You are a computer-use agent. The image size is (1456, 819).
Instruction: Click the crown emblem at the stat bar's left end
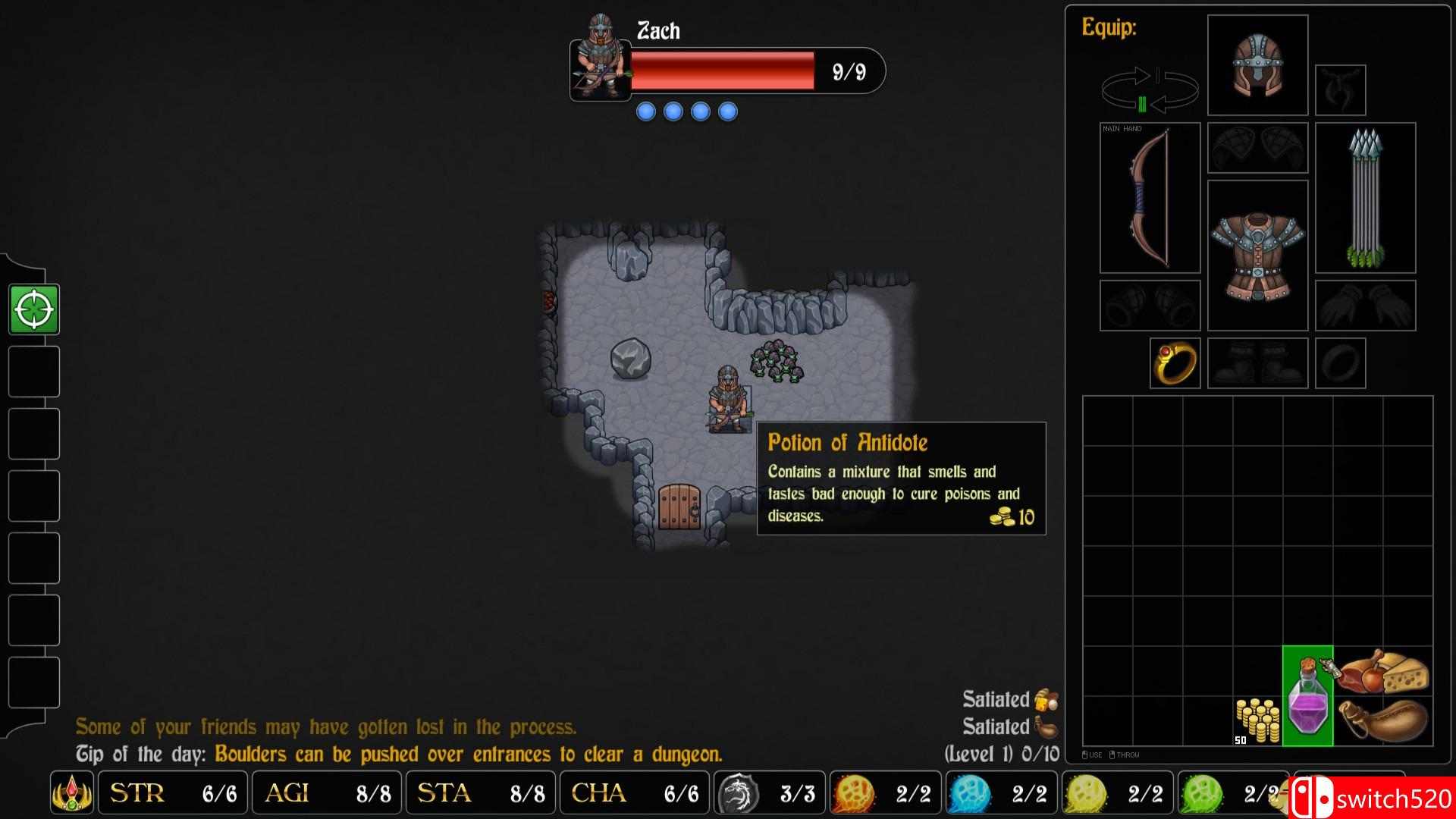72,793
